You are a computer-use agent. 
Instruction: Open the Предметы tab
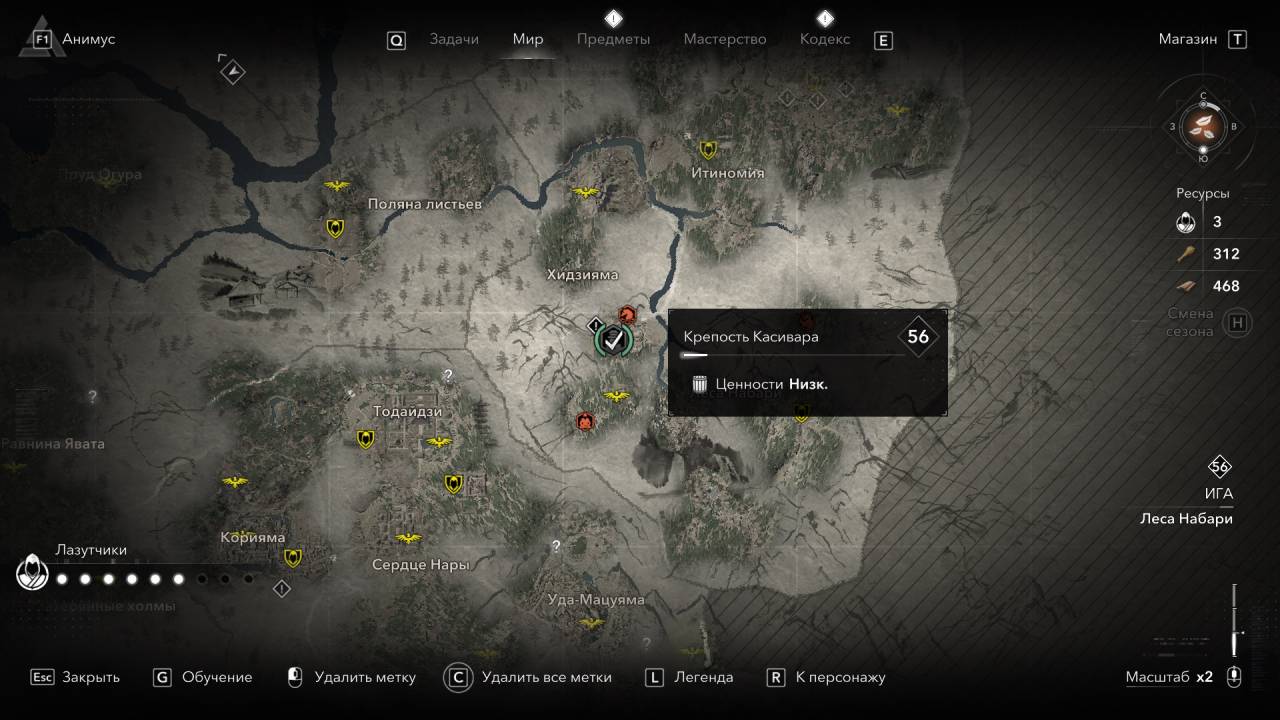613,39
